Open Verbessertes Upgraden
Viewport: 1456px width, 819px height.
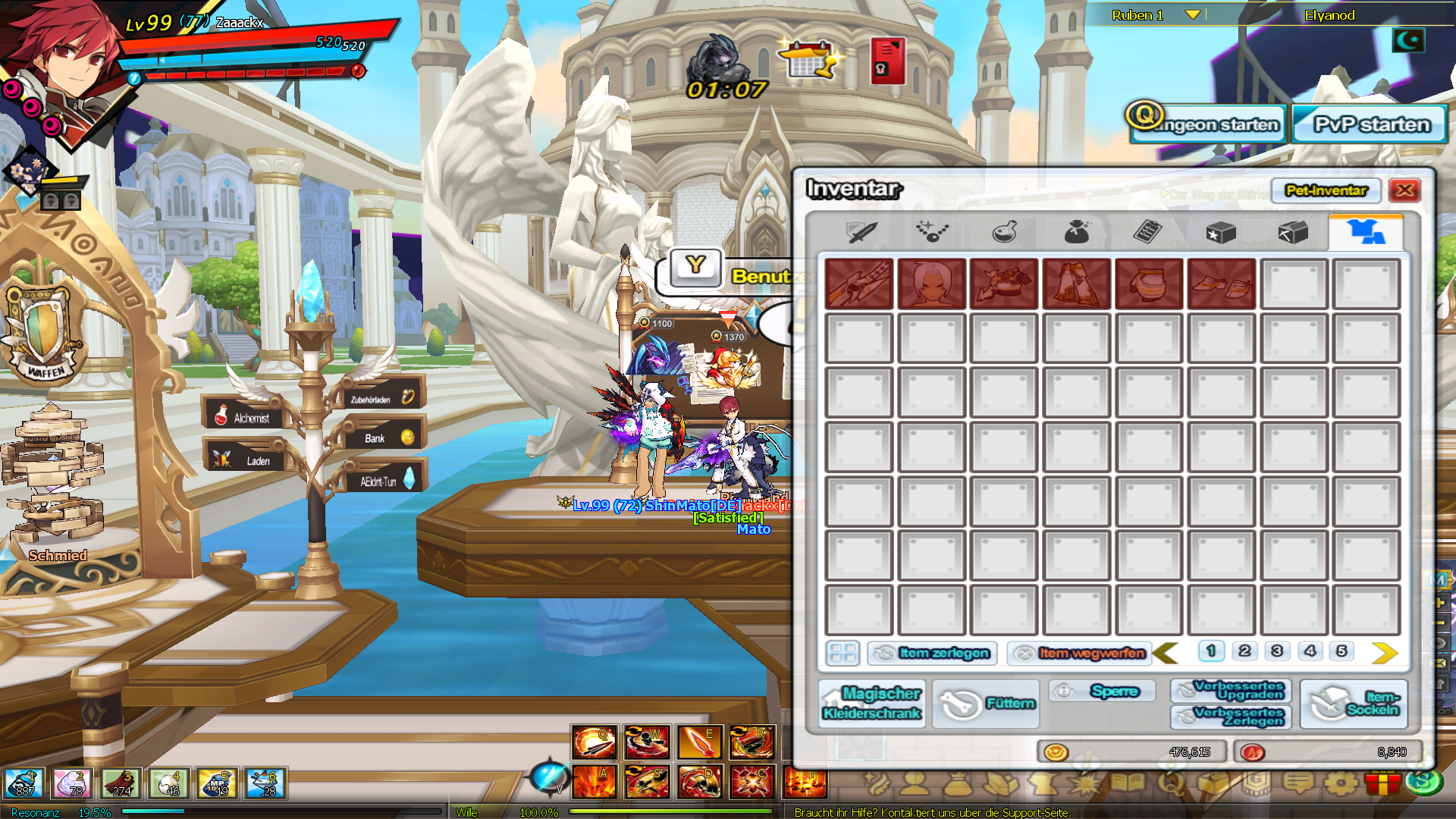click(x=1231, y=690)
